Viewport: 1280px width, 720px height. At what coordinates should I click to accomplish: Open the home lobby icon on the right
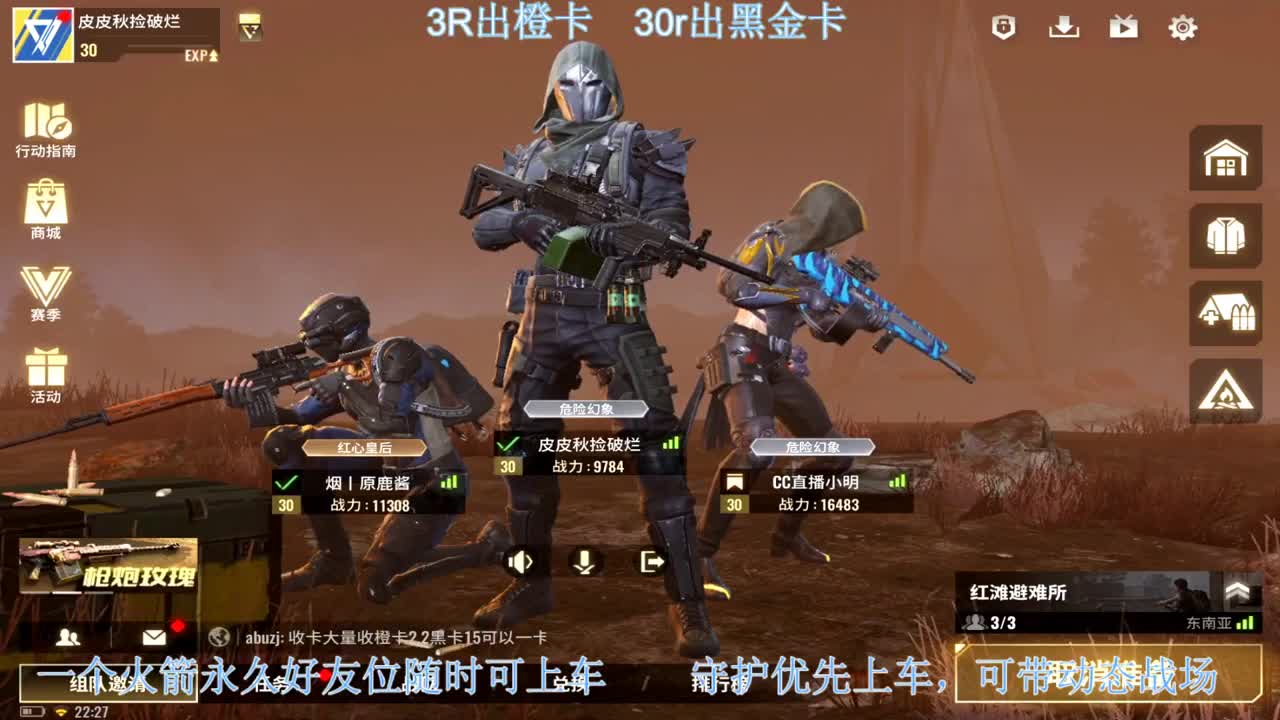tap(1224, 160)
